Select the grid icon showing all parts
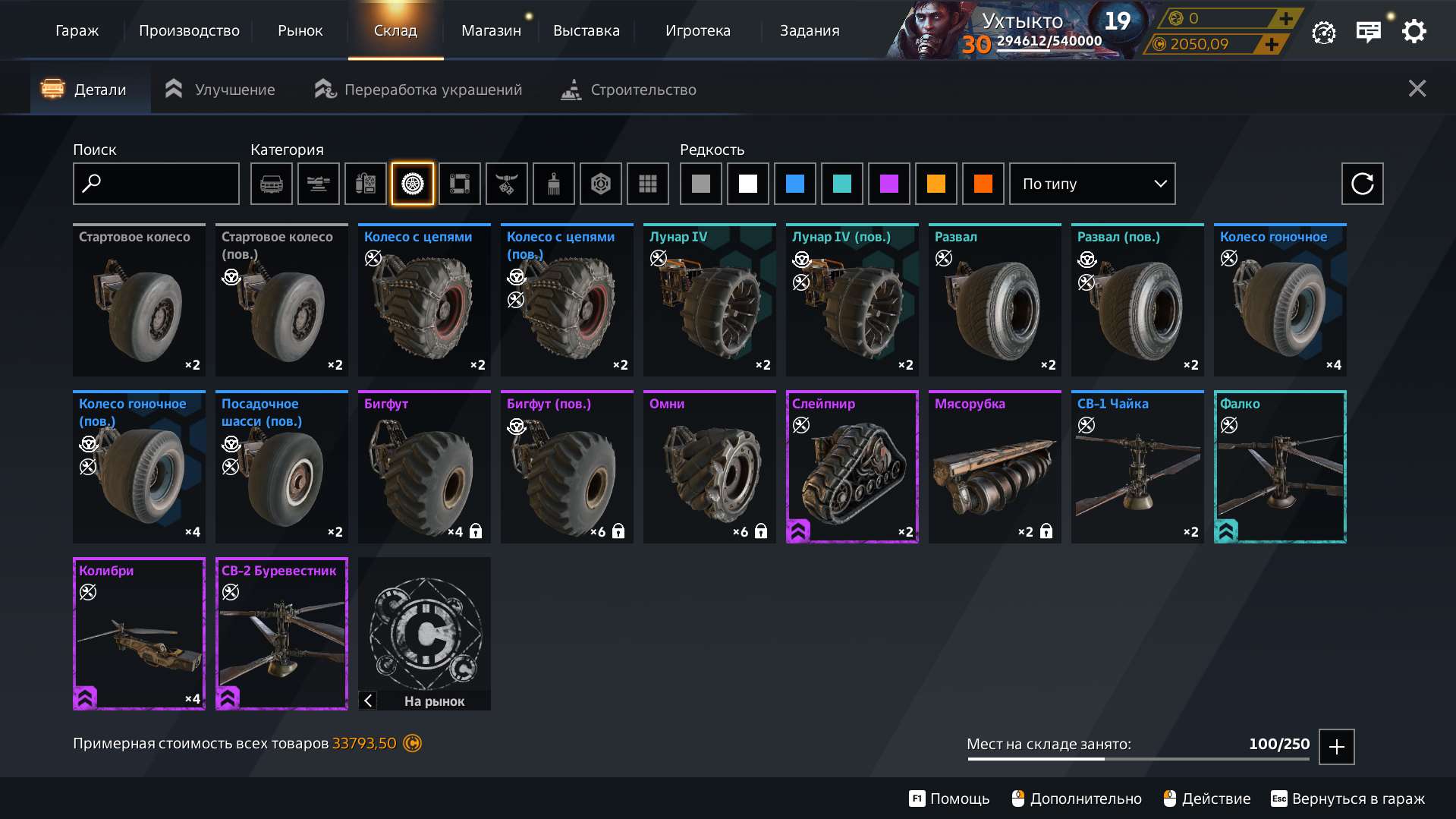The height and width of the screenshot is (819, 1456). click(x=647, y=184)
